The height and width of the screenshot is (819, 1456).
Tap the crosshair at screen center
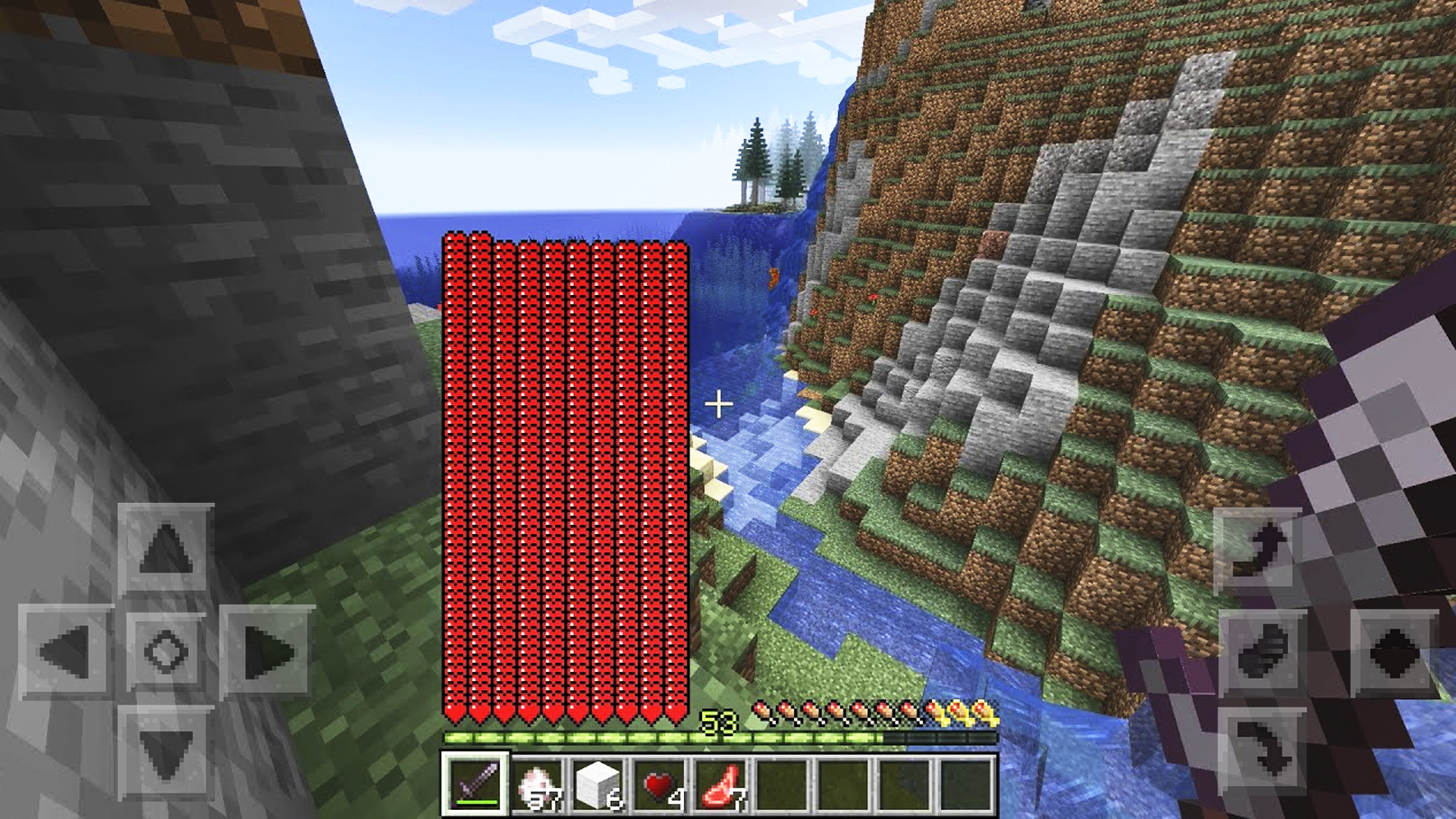717,404
